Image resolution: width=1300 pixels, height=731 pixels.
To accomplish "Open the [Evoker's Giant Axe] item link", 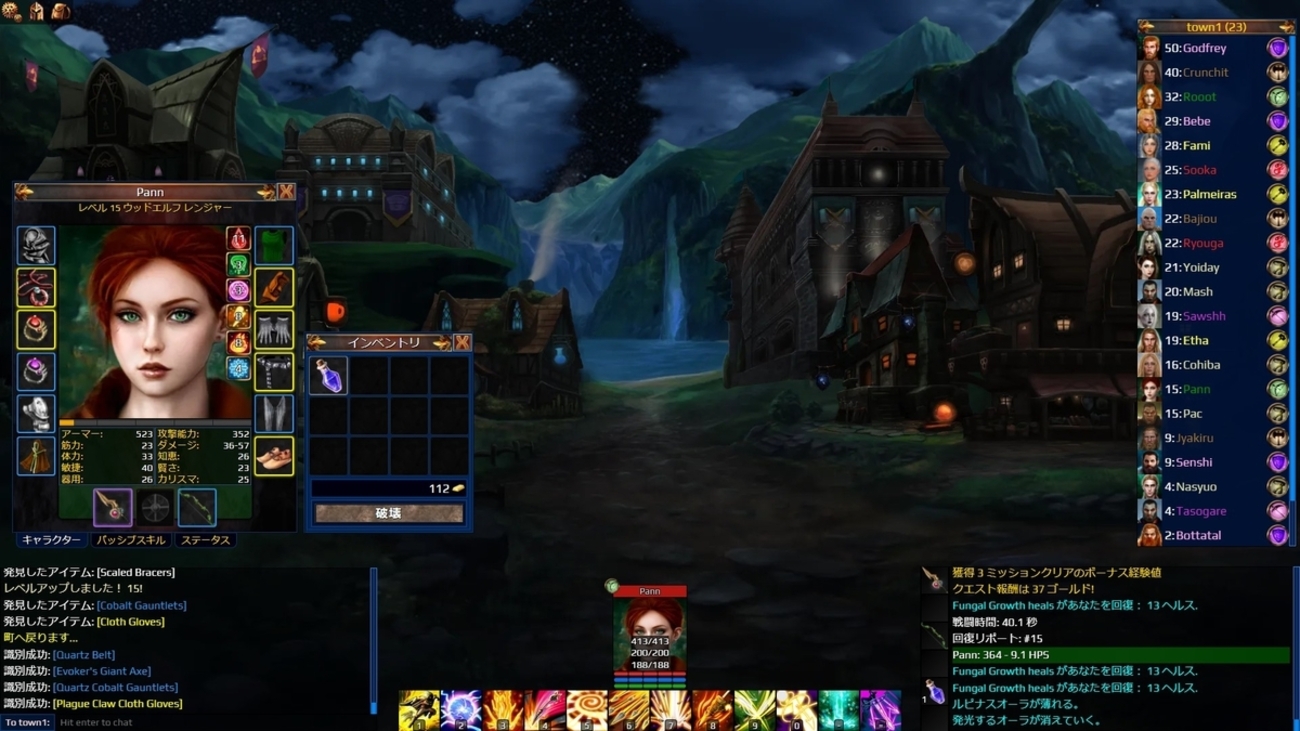I will point(102,671).
